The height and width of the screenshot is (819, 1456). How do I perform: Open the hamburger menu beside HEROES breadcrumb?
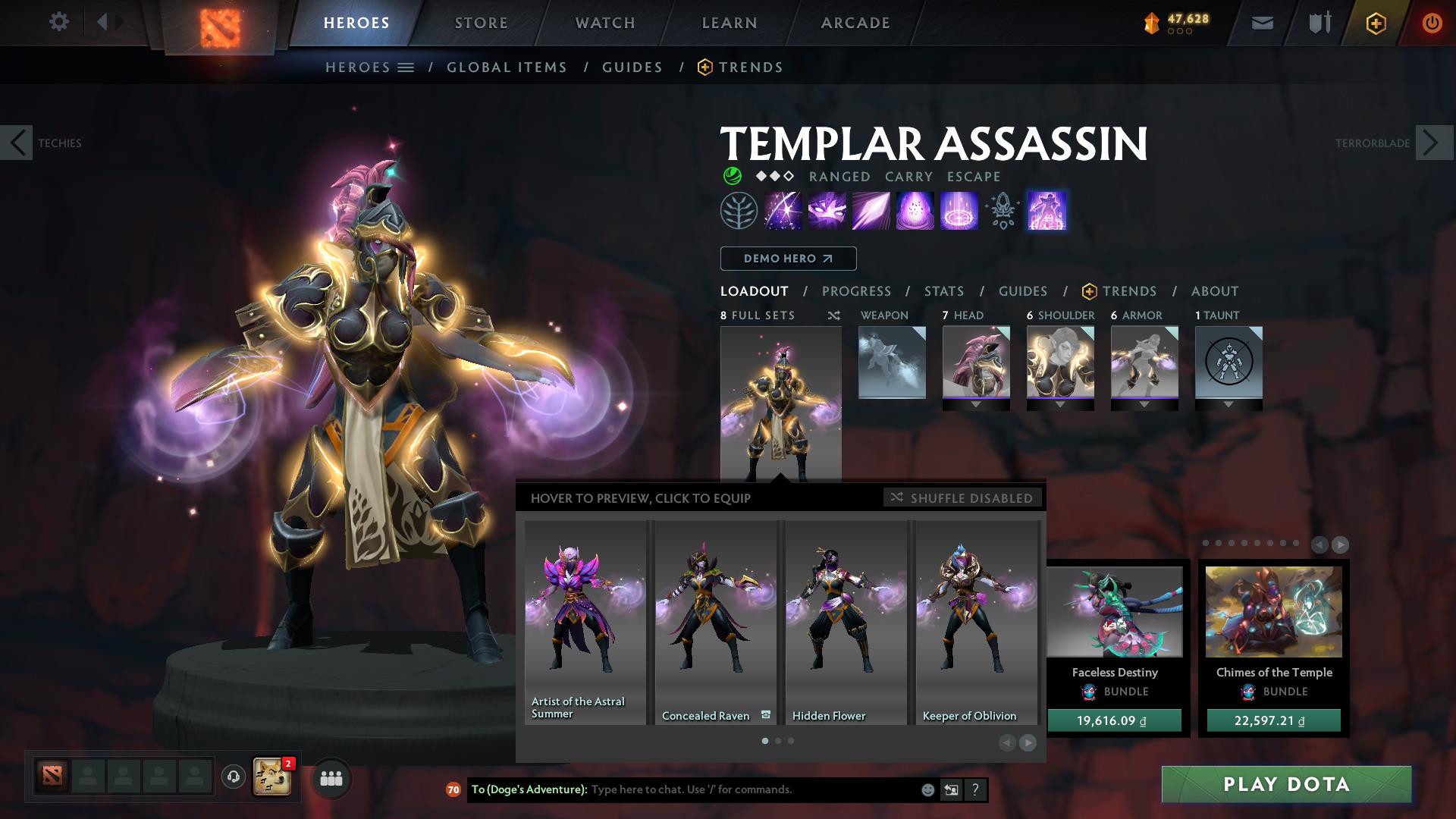coord(406,67)
